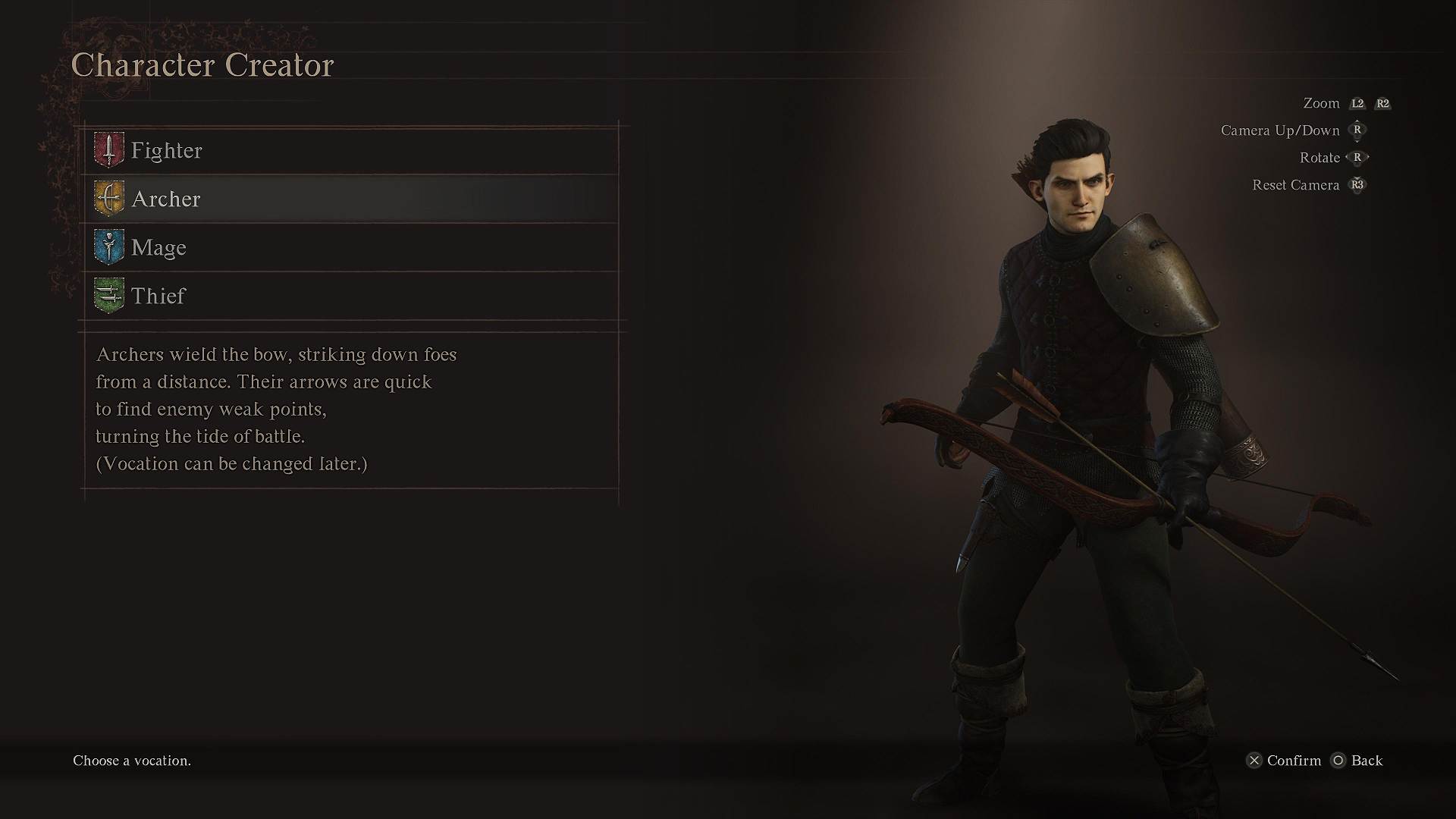This screenshot has width=1456, height=819.
Task: Select the Fighter vocation shield icon
Action: 108,149
